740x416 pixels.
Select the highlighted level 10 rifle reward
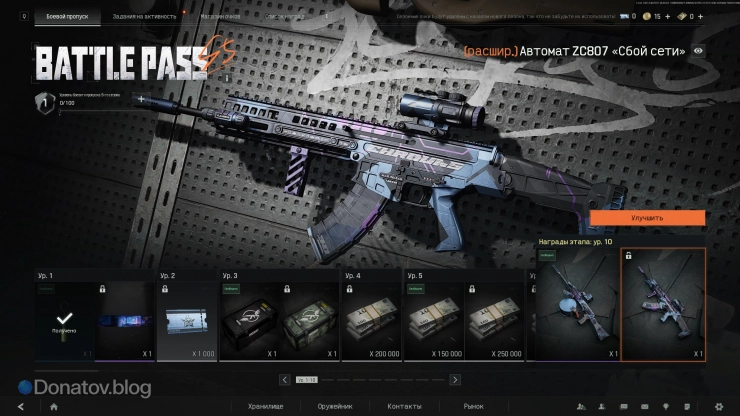[663, 304]
